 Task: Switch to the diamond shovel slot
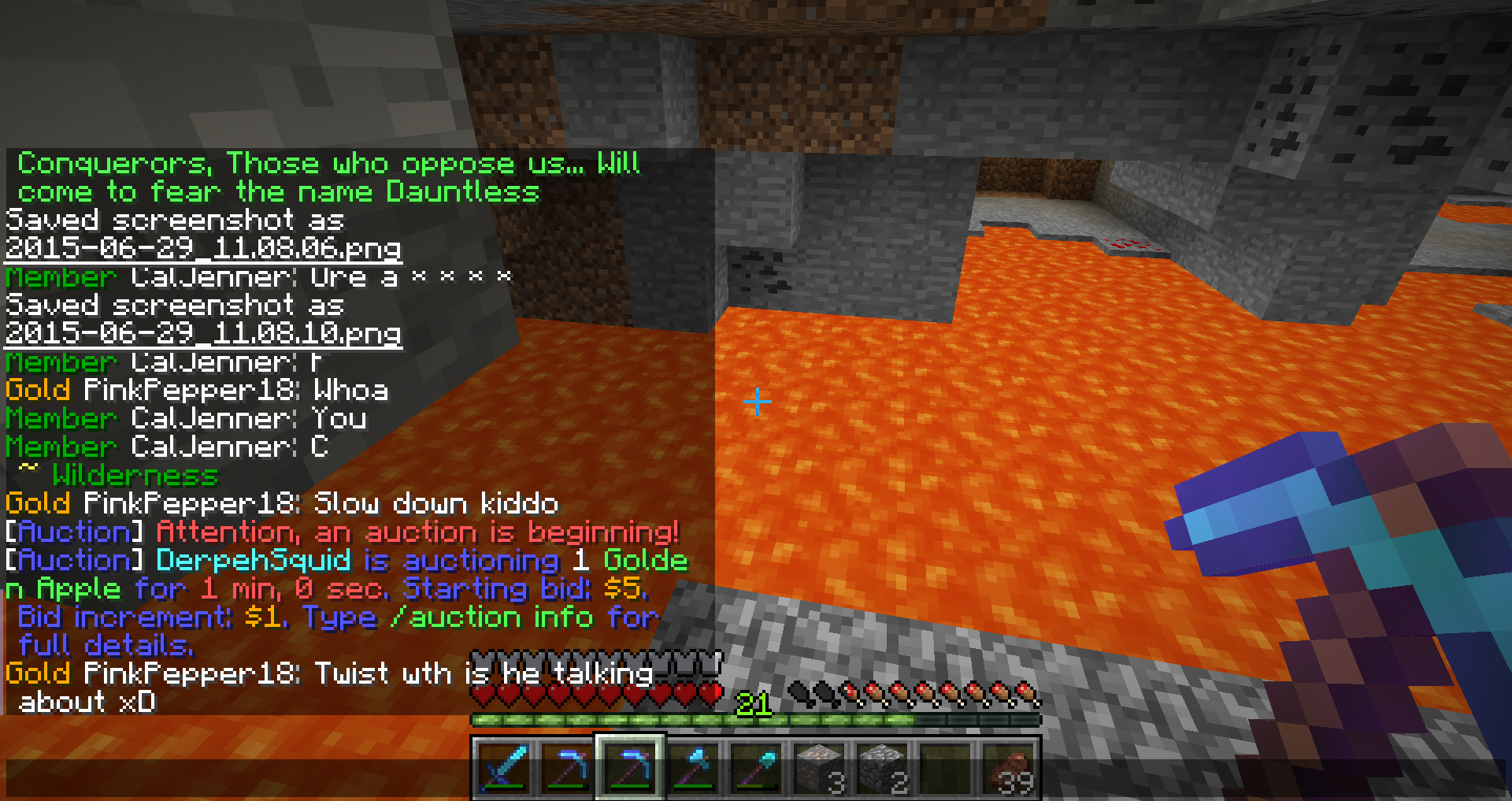point(756,768)
